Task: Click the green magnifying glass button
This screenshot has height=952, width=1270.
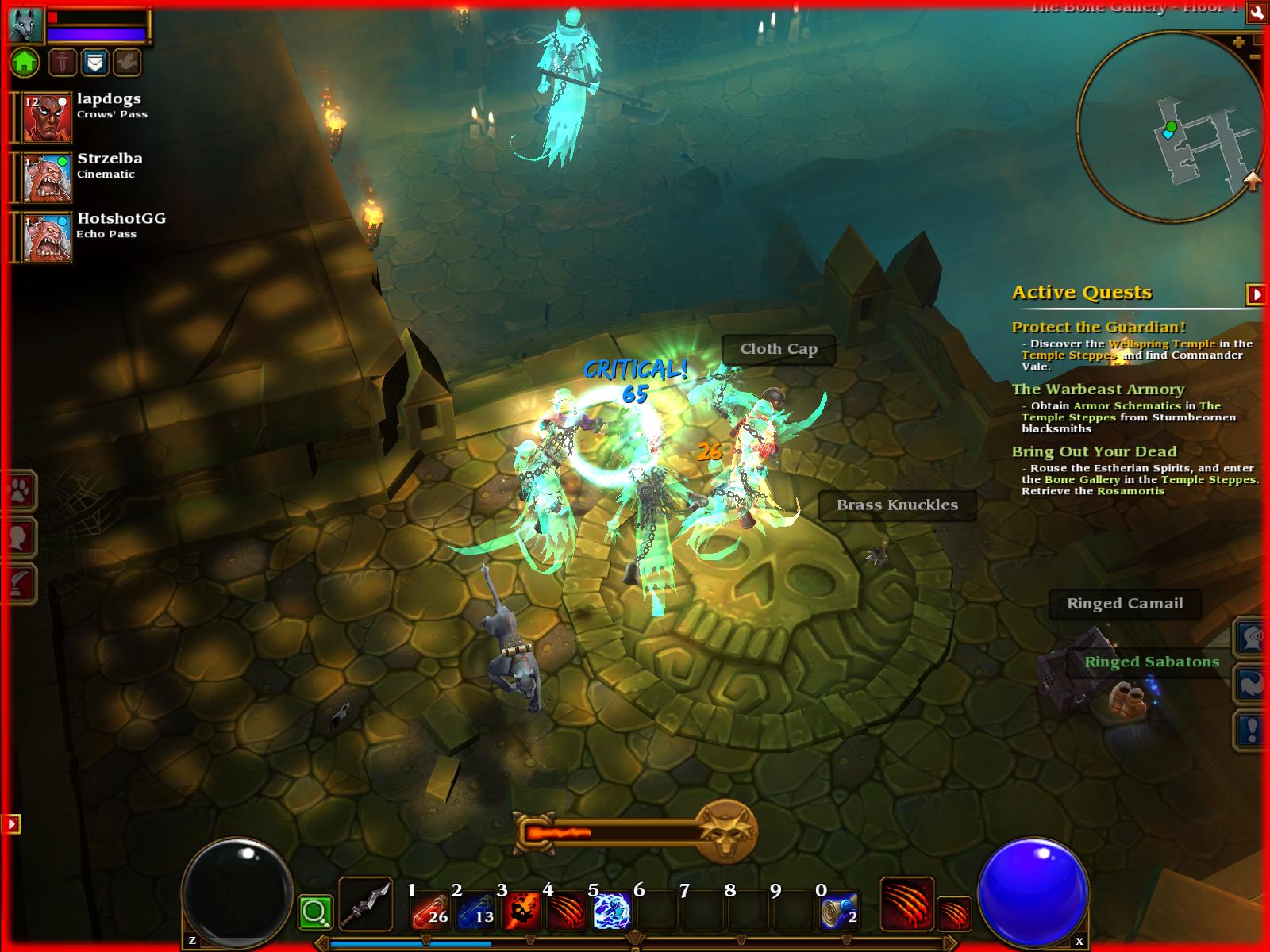Action: pos(315,913)
